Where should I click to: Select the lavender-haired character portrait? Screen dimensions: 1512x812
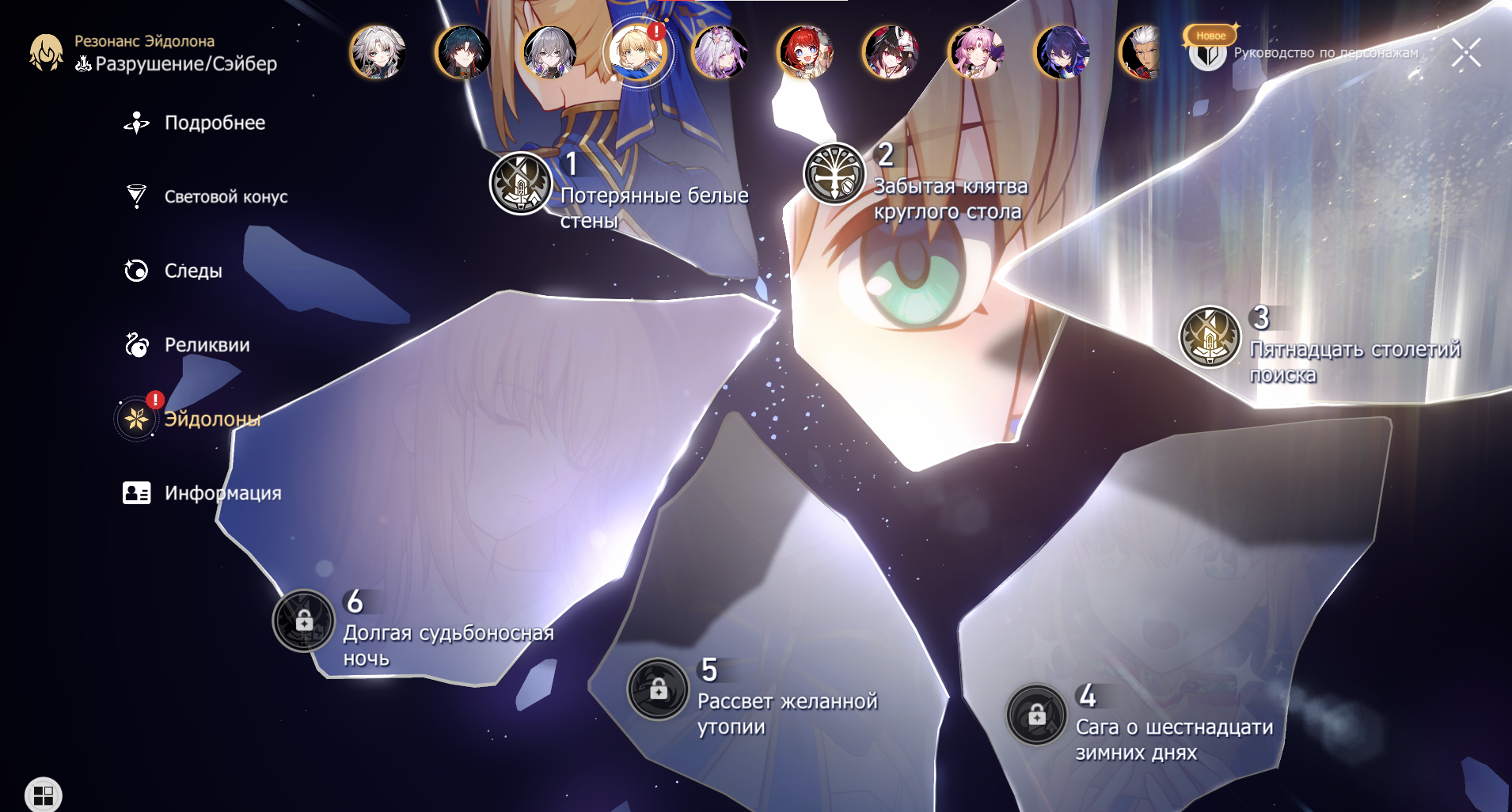tap(720, 53)
